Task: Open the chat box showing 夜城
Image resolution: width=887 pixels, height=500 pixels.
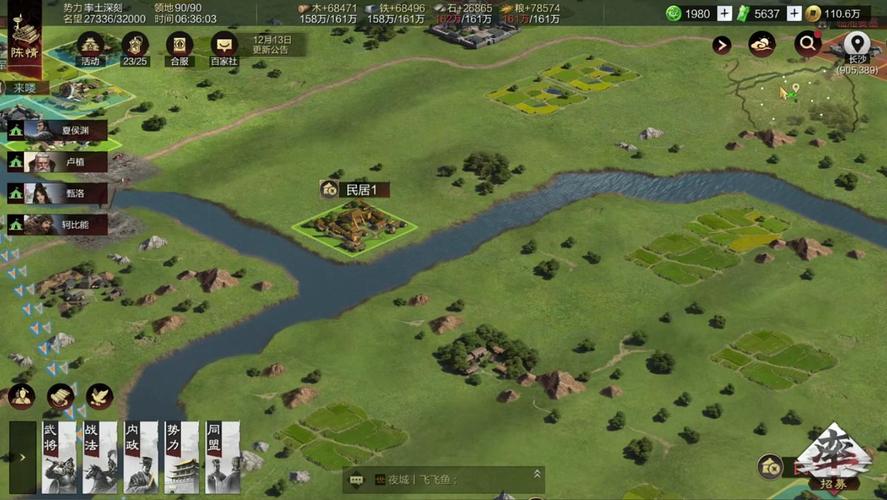Action: pos(445,480)
